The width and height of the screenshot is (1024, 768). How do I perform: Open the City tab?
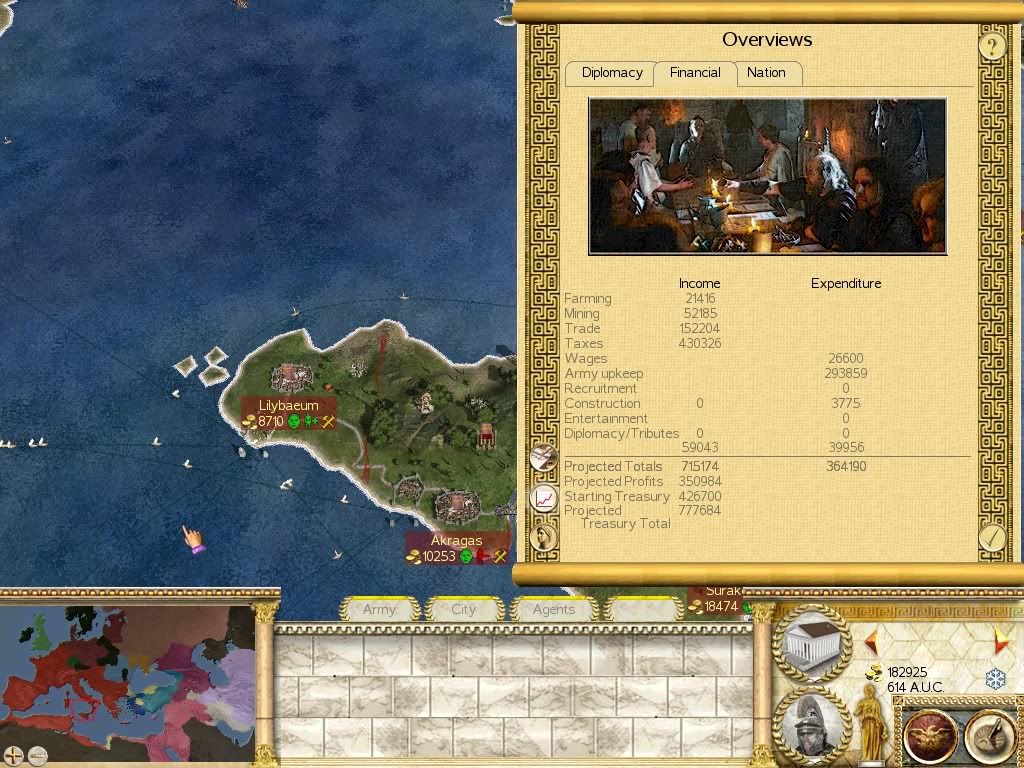[x=464, y=609]
